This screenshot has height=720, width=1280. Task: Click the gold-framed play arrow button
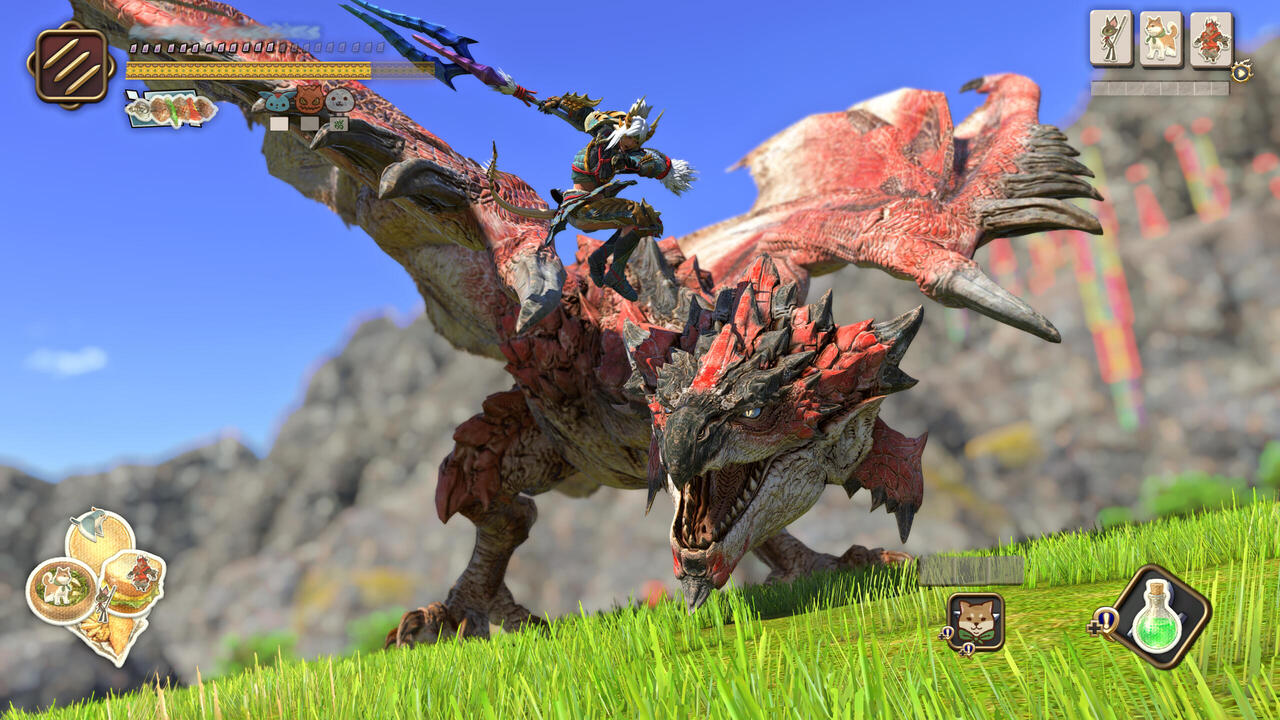point(1241,71)
